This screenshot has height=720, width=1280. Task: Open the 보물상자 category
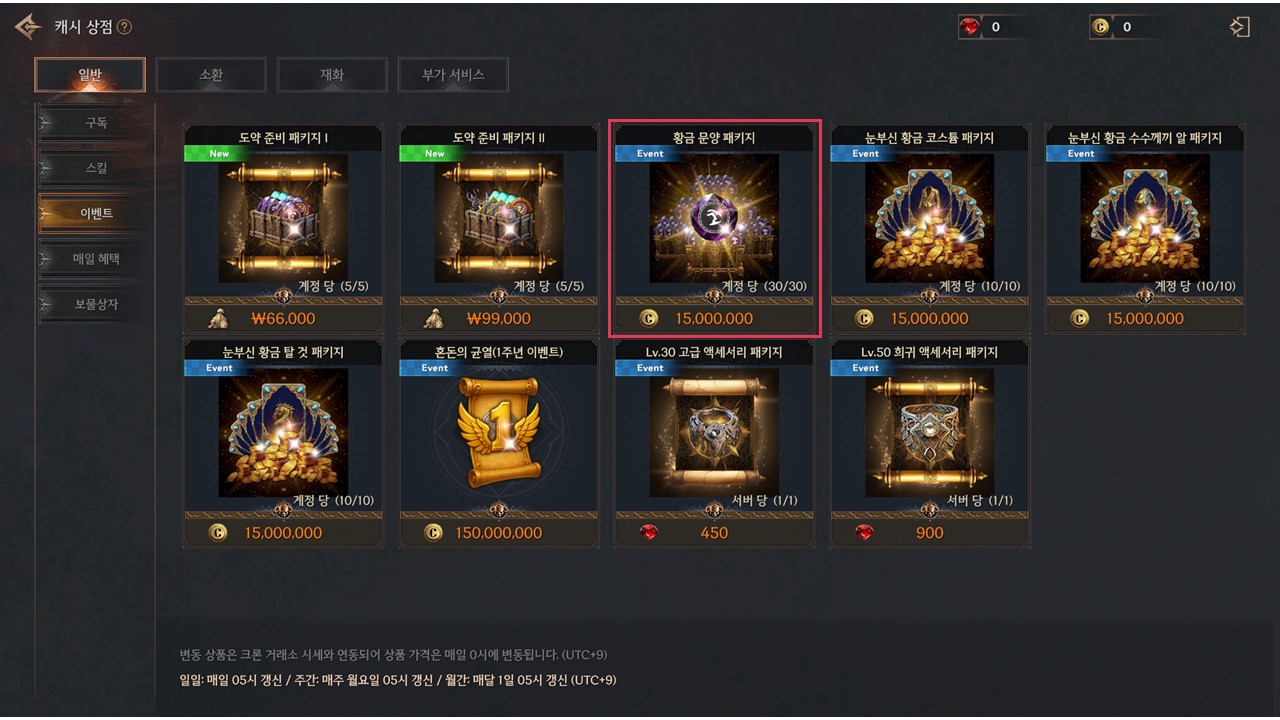click(x=96, y=304)
